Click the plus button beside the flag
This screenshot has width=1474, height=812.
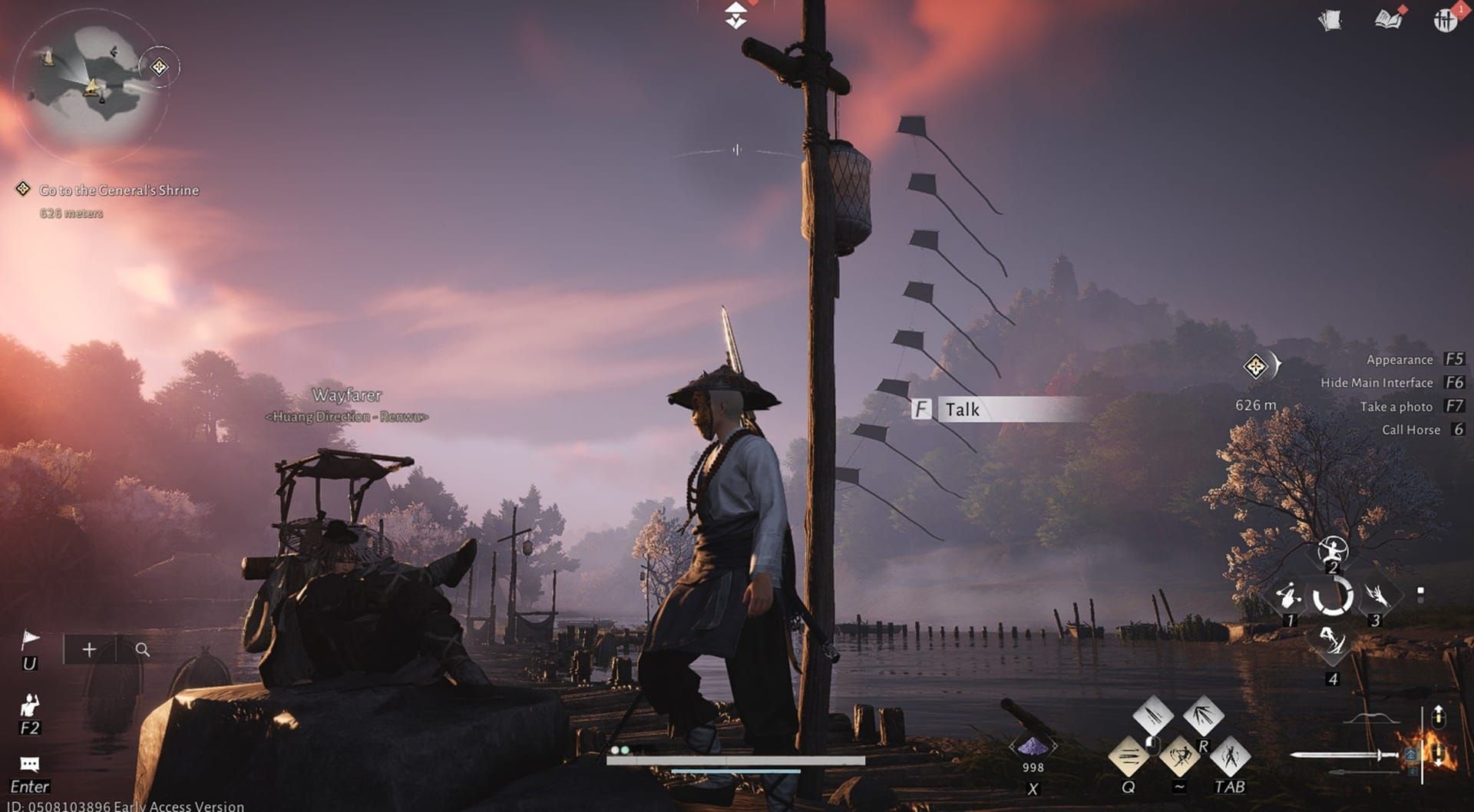pyautogui.click(x=89, y=650)
